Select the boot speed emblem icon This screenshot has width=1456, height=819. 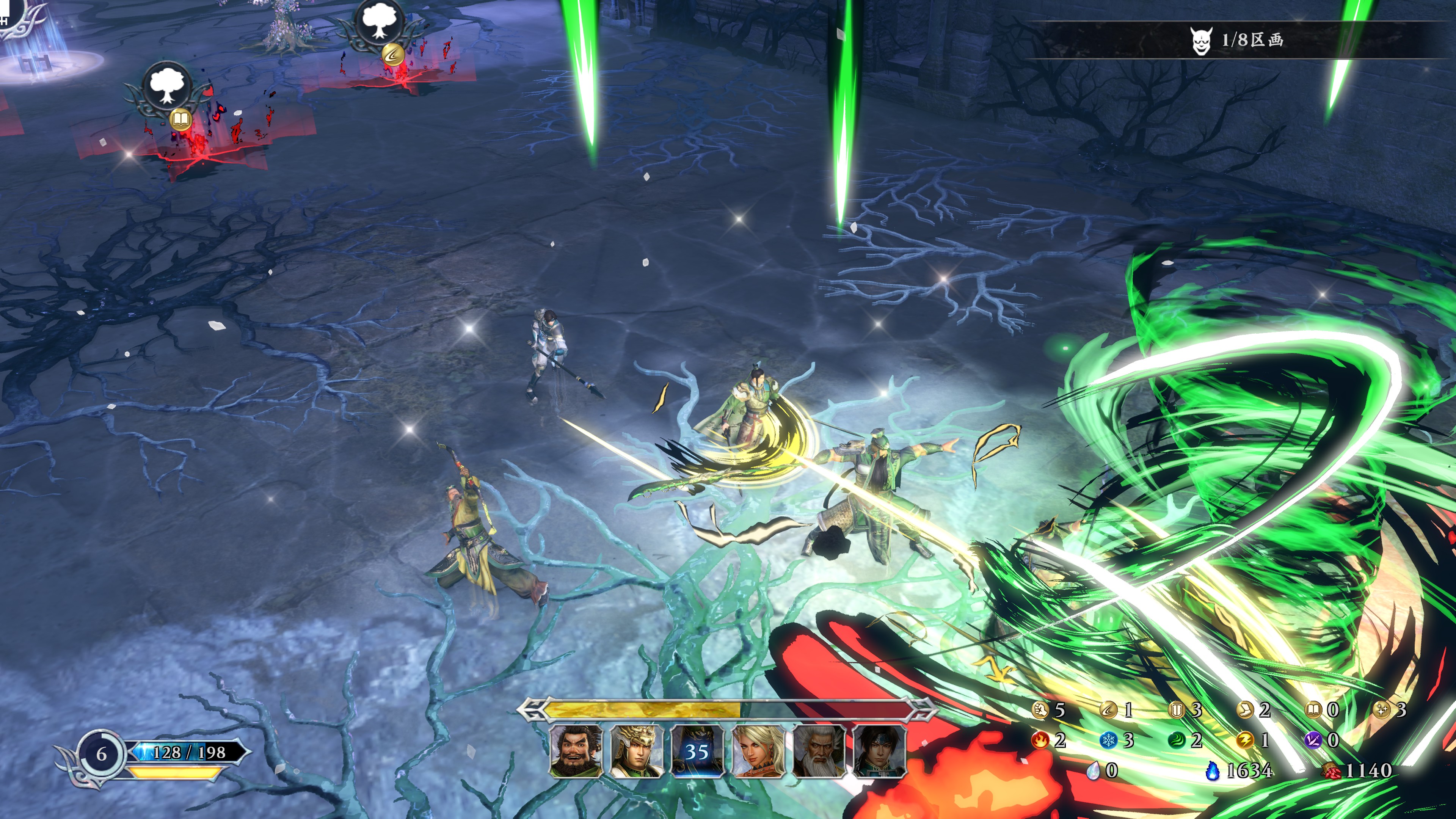[x=1244, y=710]
